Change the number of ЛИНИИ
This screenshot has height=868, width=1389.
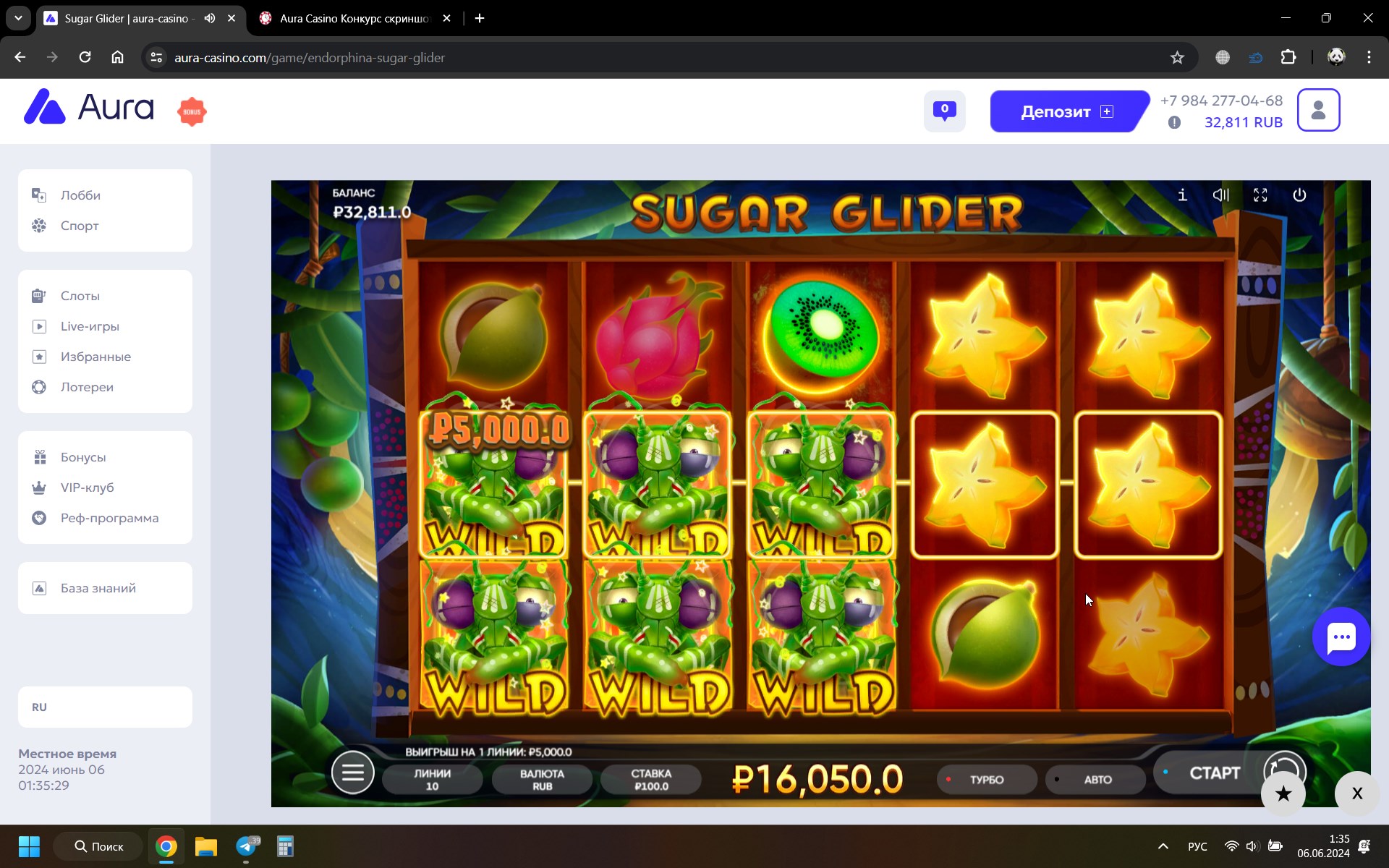(432, 780)
